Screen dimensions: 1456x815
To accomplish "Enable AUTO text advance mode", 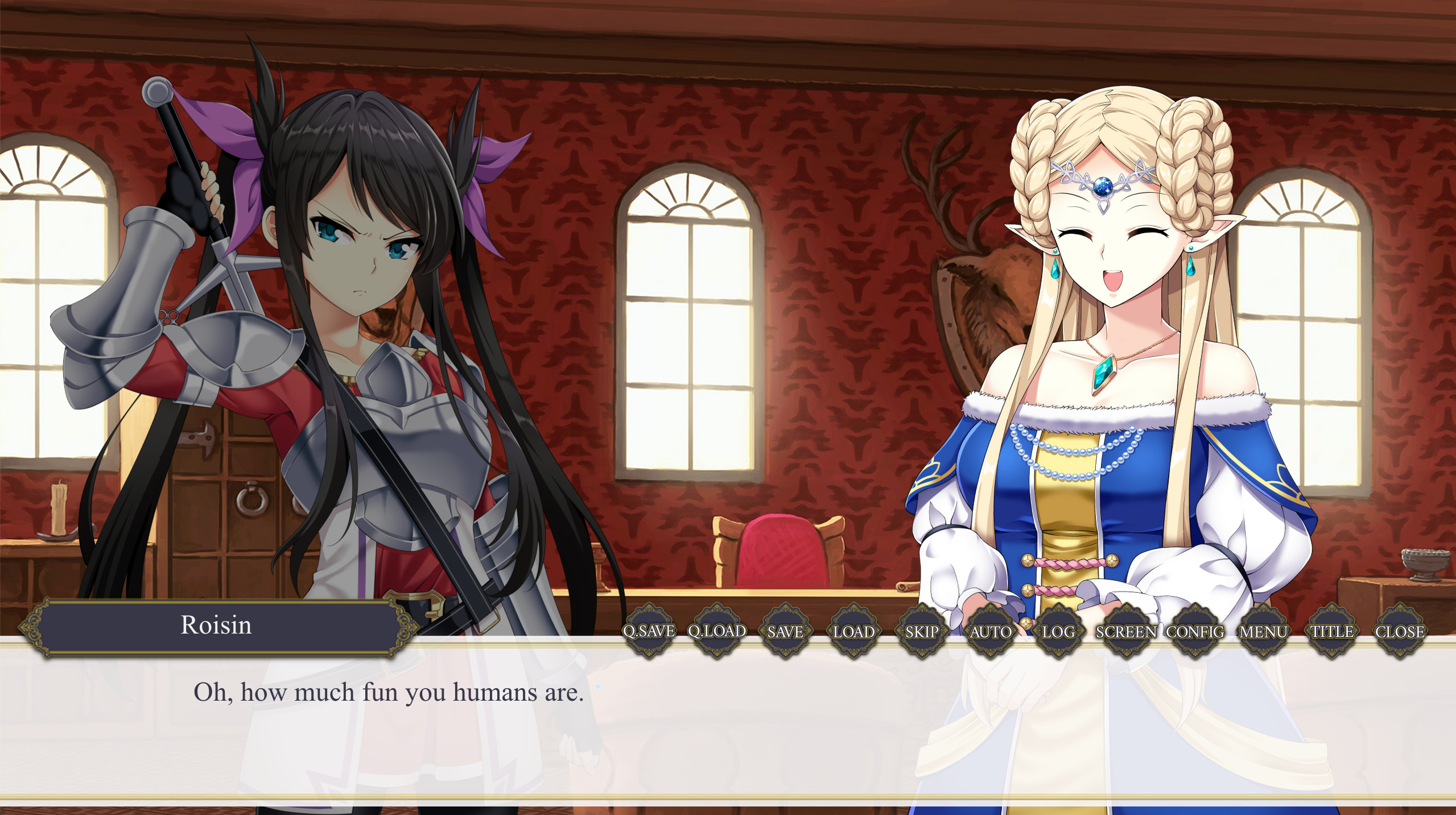I will 991,631.
